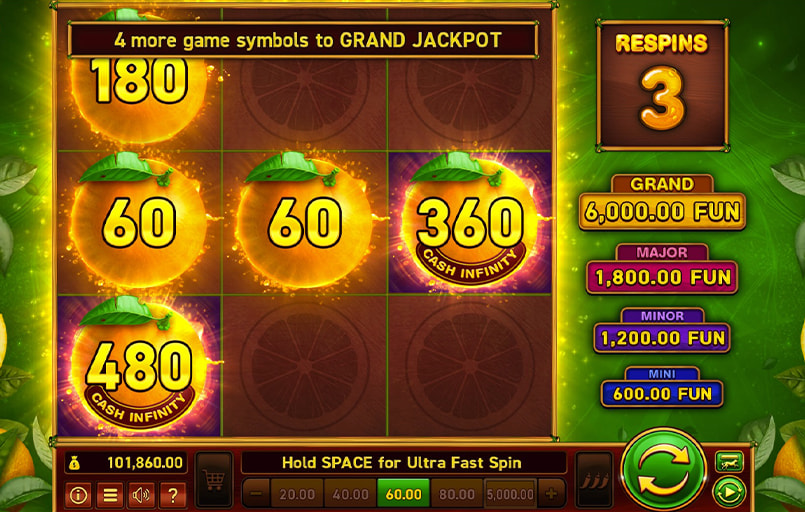Choose the 40.00 bet amount
This screenshot has width=805, height=512.
point(350,494)
